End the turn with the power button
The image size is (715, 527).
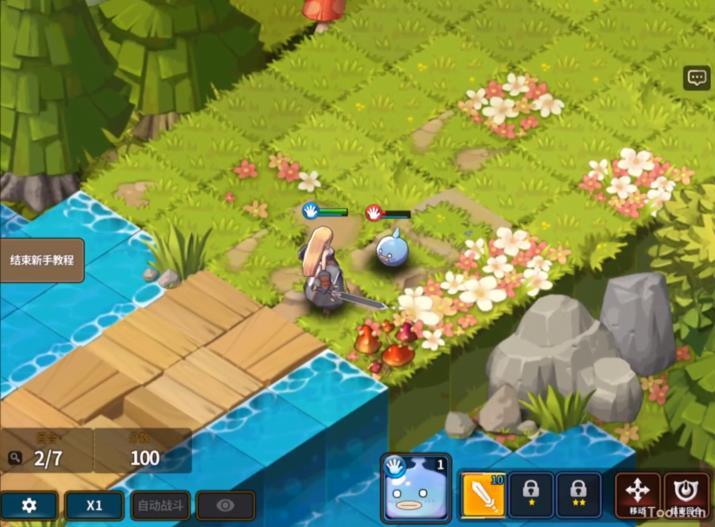(686, 494)
